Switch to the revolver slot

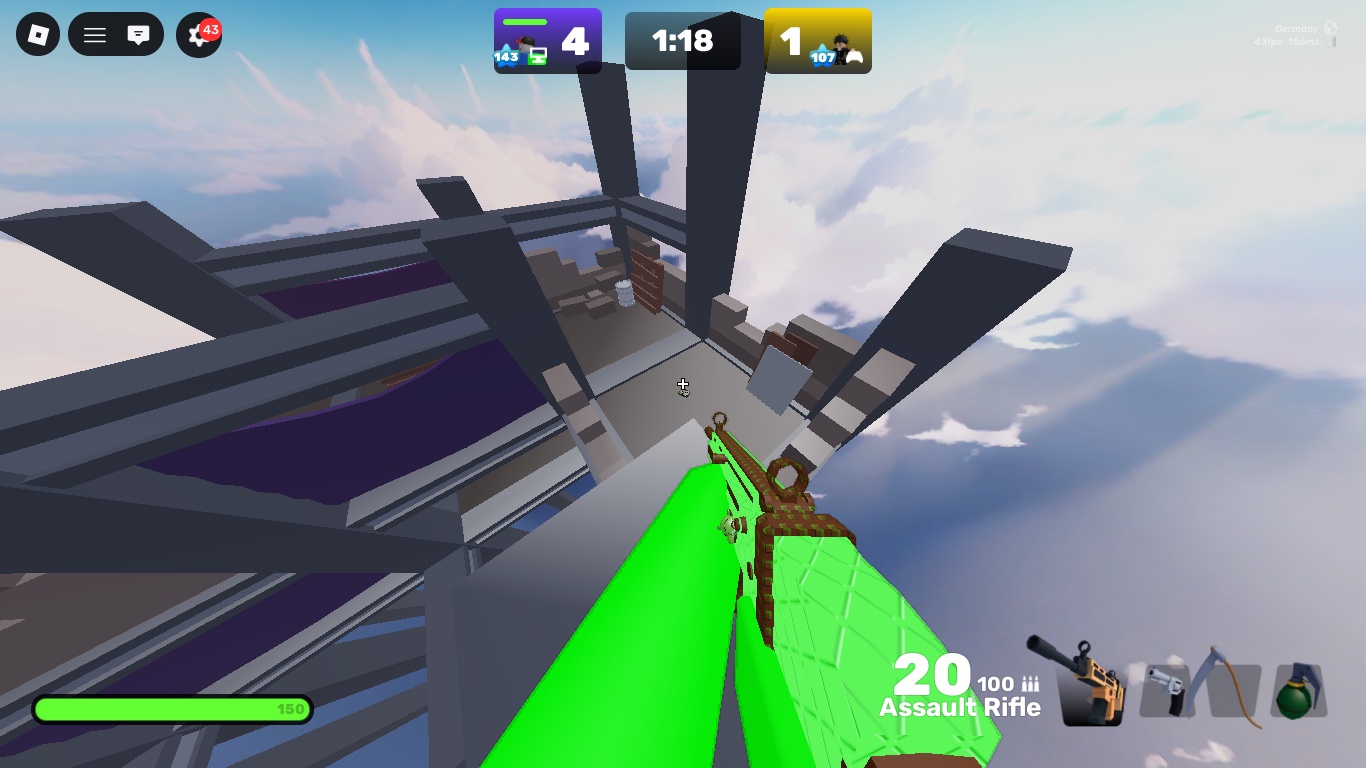pos(1167,690)
